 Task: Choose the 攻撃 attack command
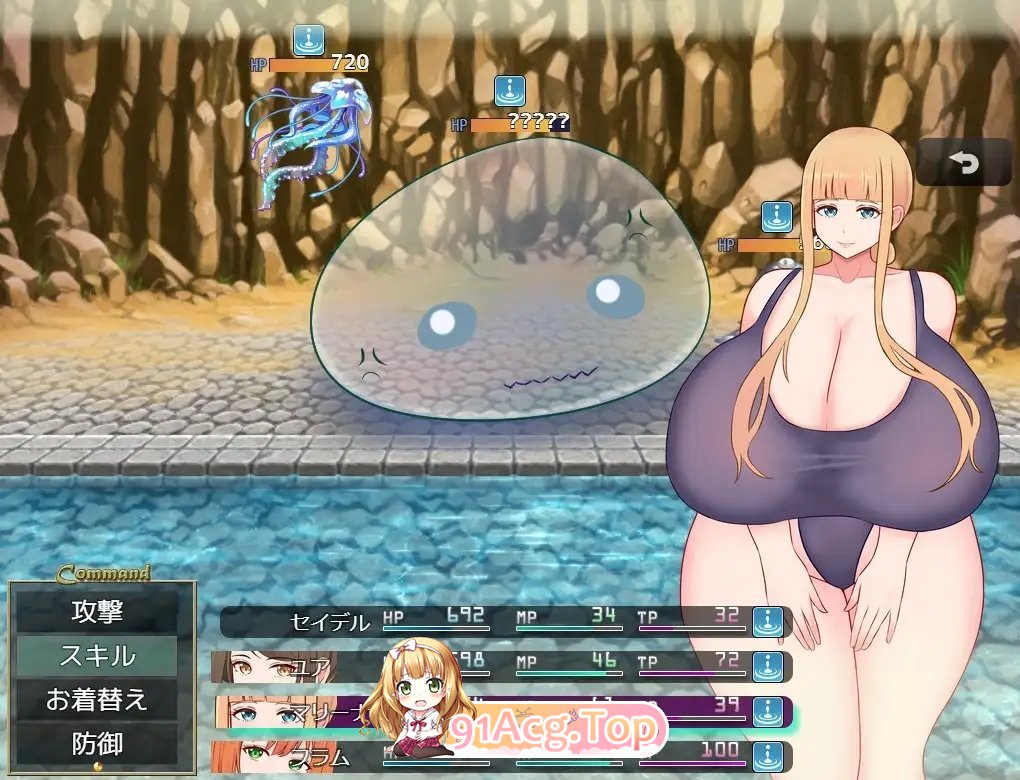coord(97,610)
